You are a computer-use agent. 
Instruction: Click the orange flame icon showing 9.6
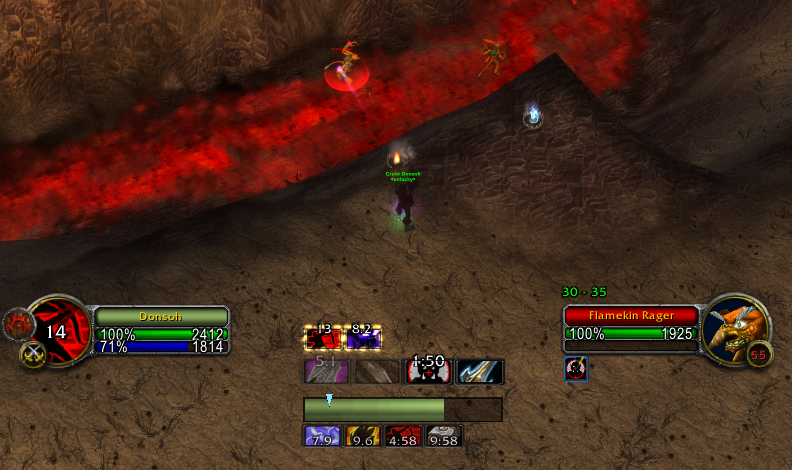click(x=362, y=436)
